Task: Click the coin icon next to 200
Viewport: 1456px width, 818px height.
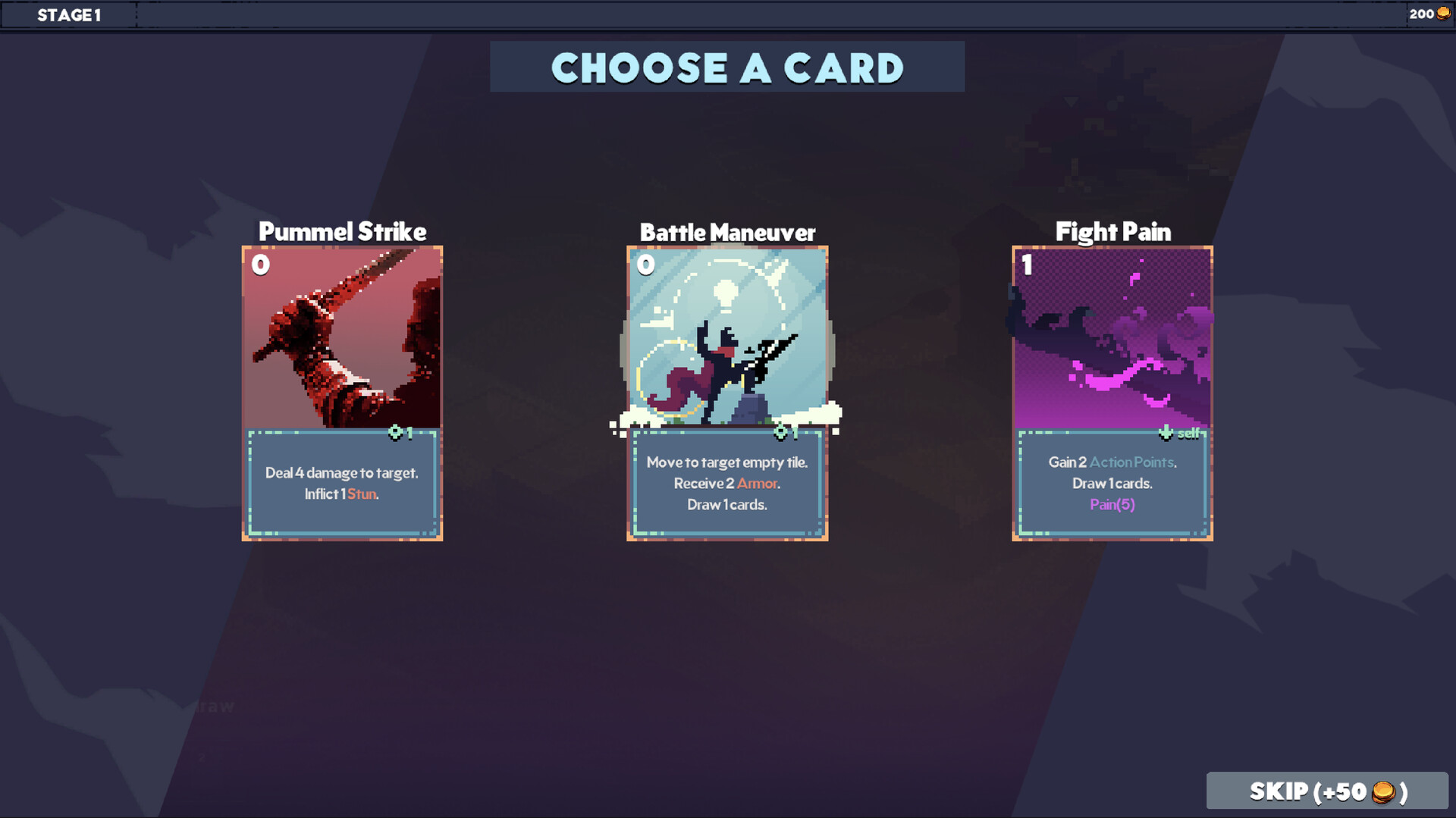Action: click(x=1444, y=13)
